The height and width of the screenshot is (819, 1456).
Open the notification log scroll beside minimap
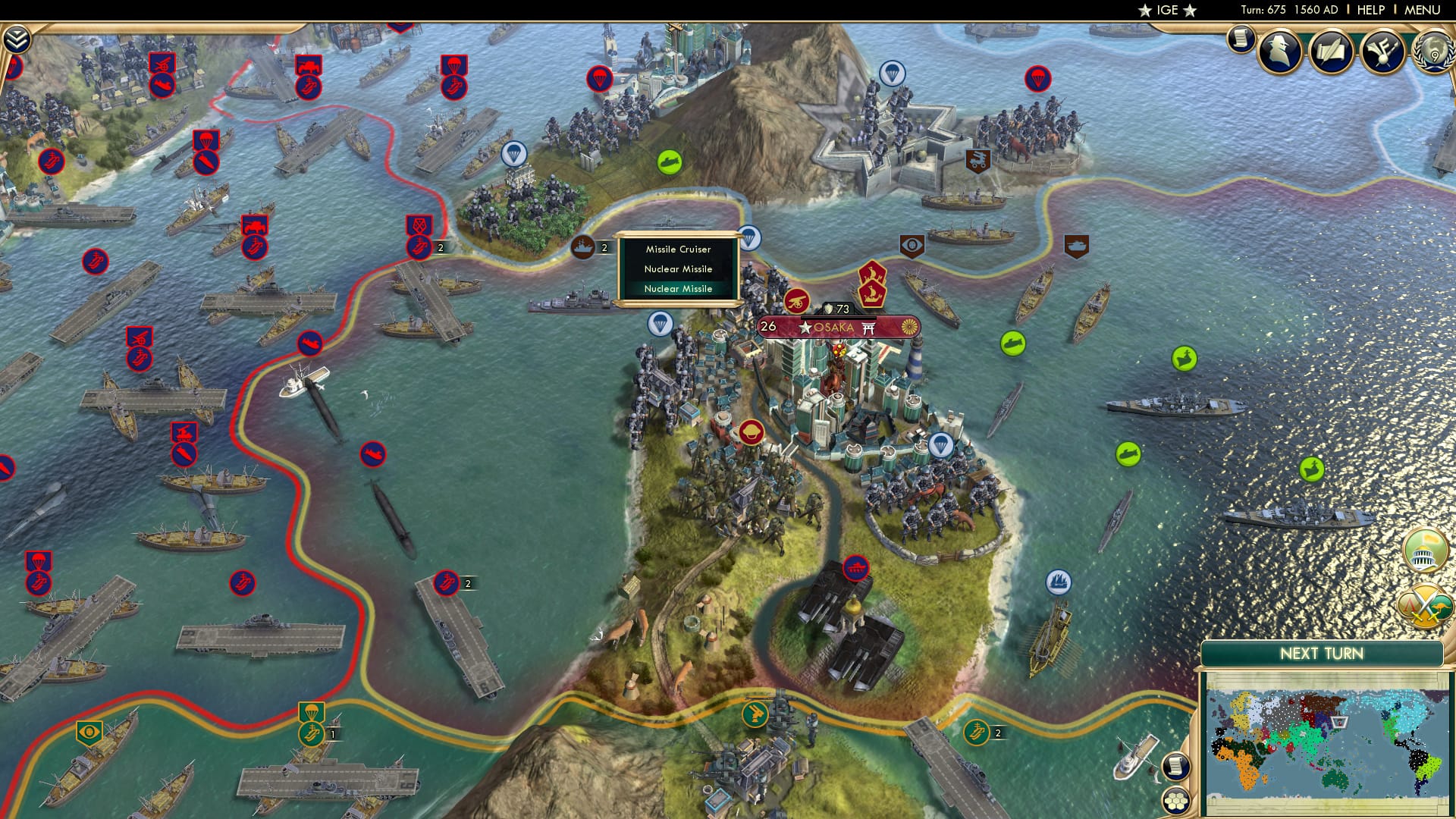click(x=1176, y=766)
